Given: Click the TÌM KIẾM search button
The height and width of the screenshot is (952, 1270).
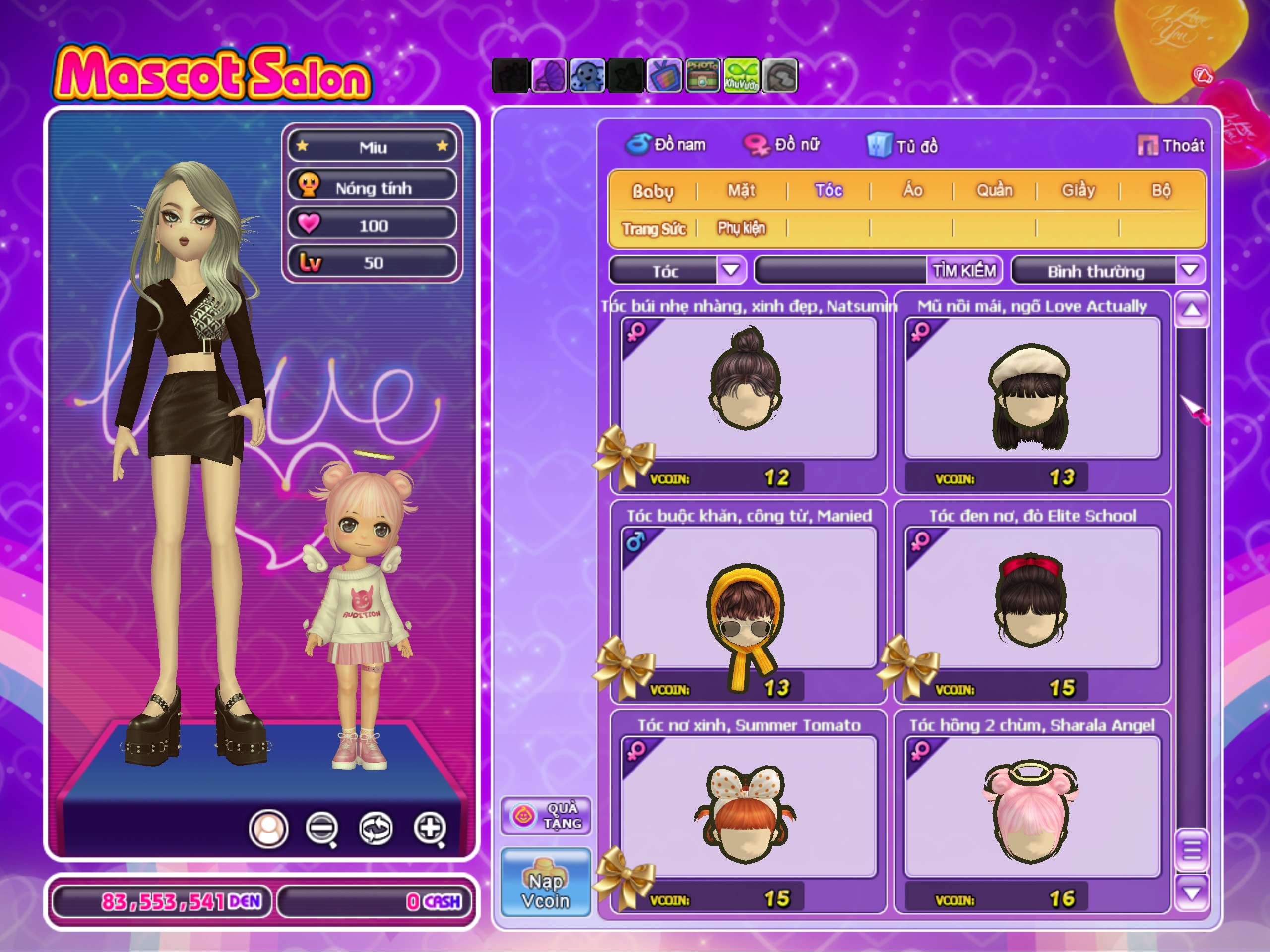Looking at the screenshot, I should tap(963, 270).
